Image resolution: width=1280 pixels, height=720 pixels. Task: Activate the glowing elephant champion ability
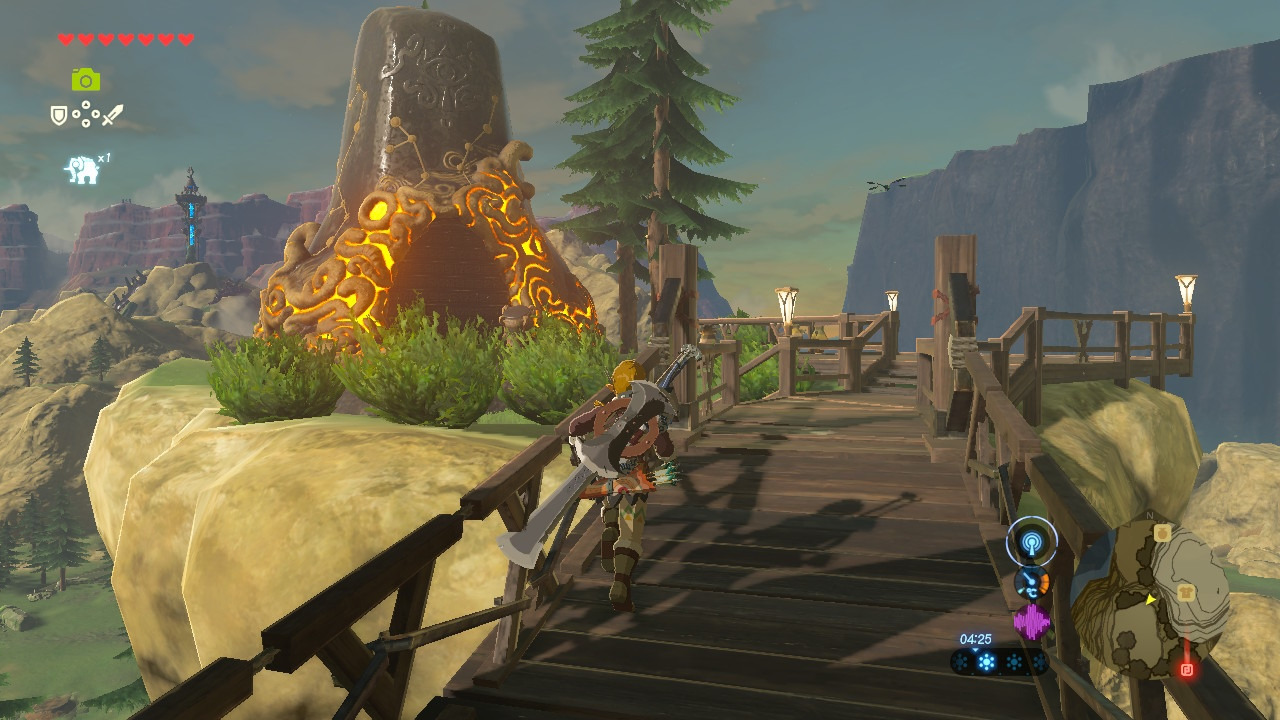click(x=83, y=170)
